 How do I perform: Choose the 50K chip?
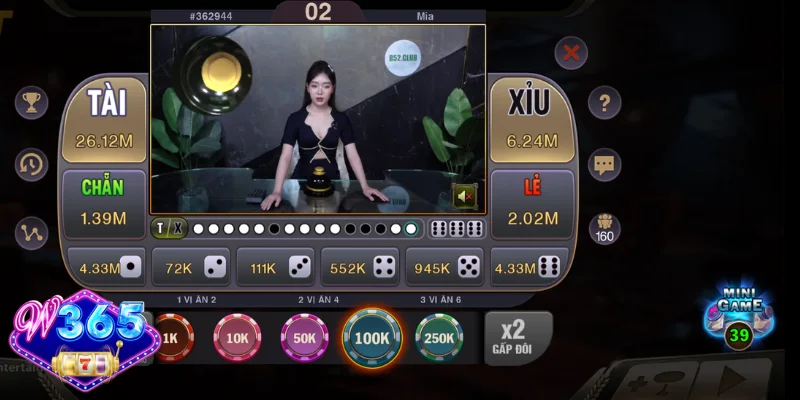pyautogui.click(x=304, y=338)
